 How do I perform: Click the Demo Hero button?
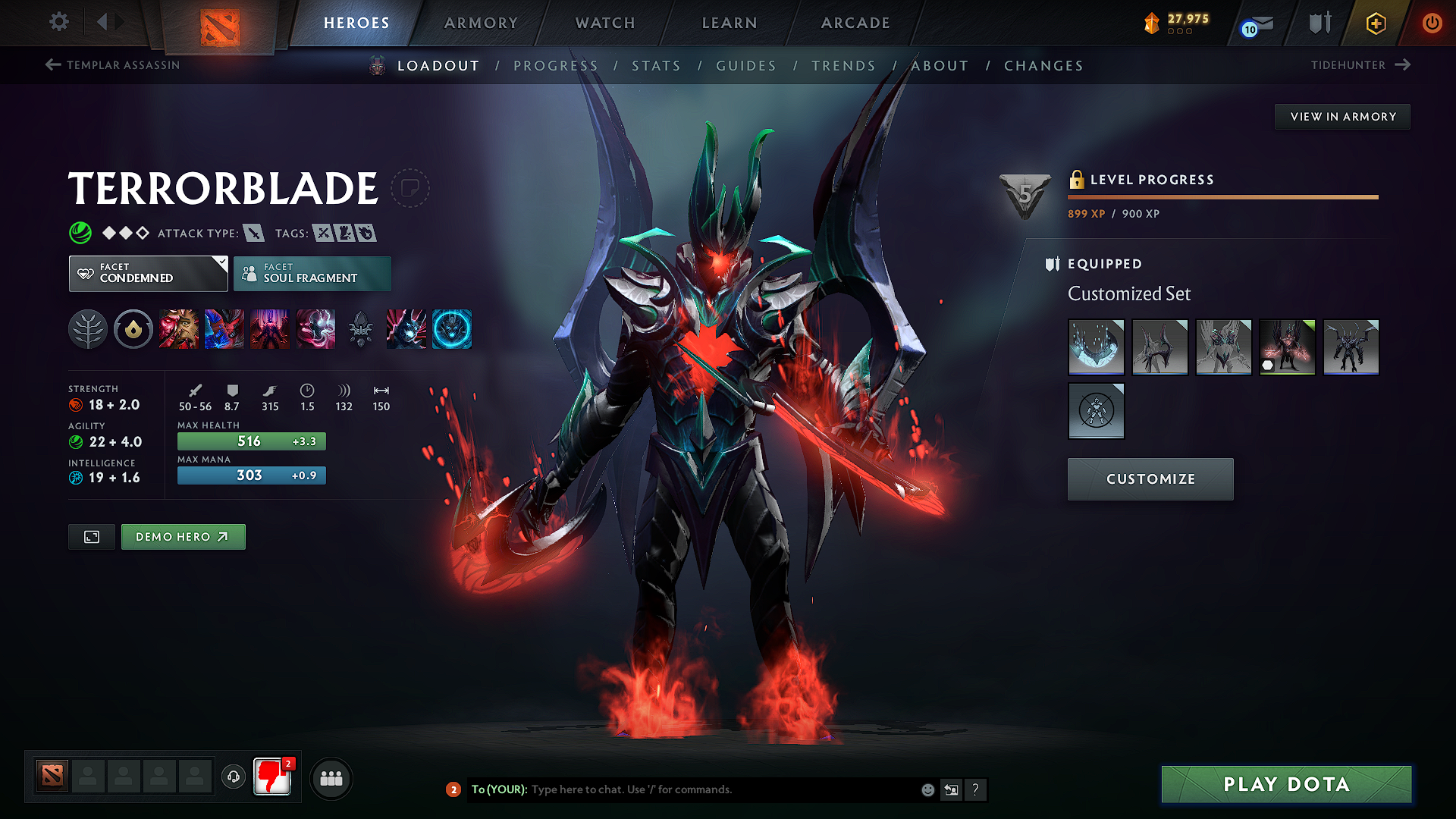click(x=183, y=536)
